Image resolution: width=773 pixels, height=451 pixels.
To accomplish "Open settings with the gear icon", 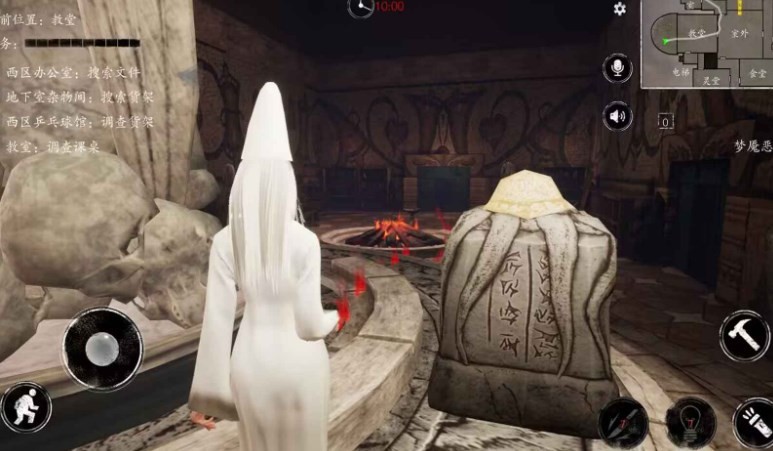I will [620, 9].
